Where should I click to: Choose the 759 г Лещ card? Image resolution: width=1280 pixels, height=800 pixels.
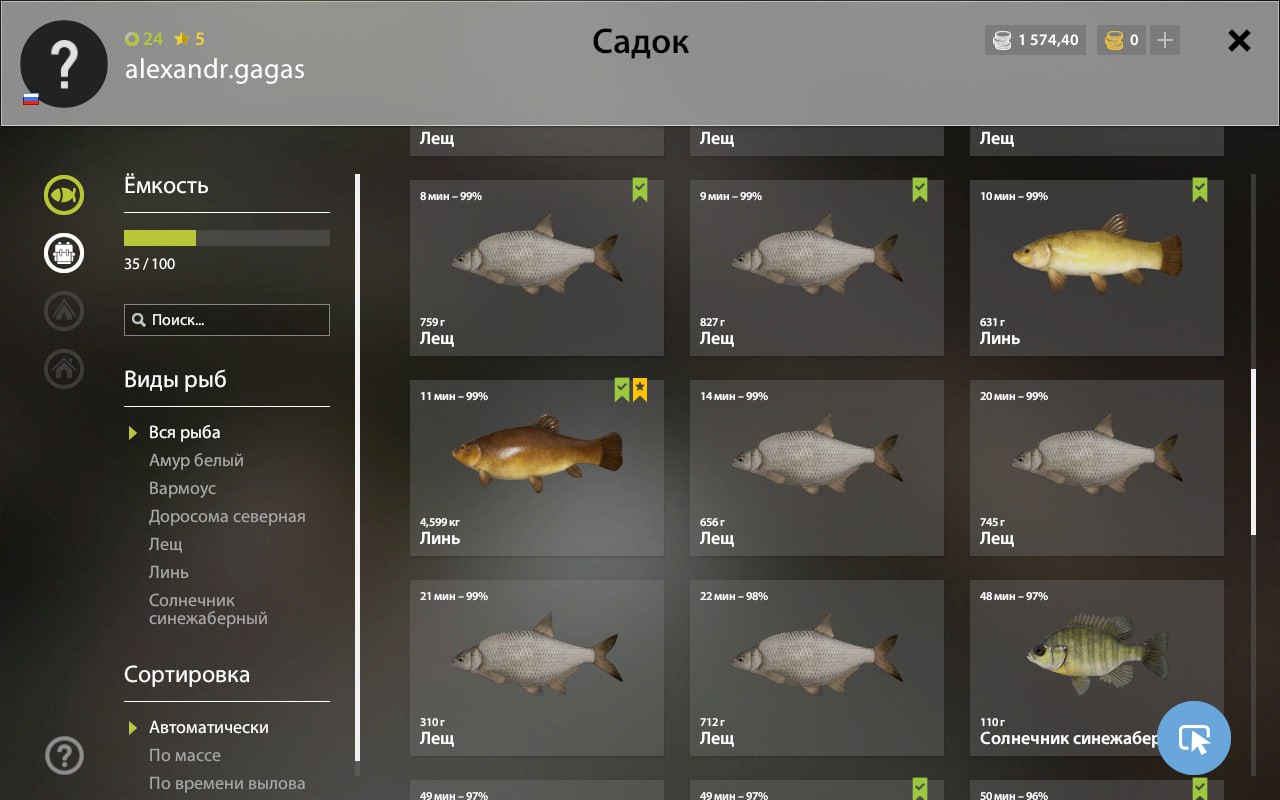(x=537, y=267)
